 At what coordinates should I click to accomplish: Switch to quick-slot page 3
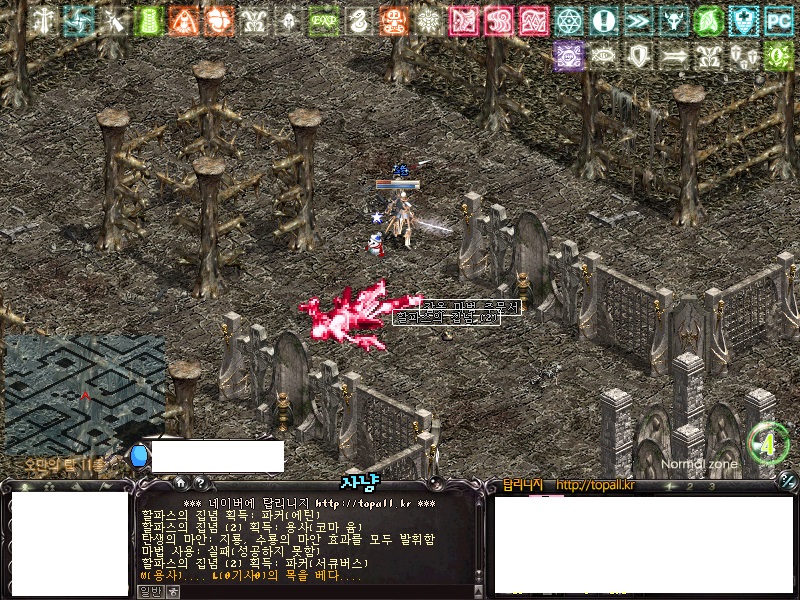tap(711, 486)
